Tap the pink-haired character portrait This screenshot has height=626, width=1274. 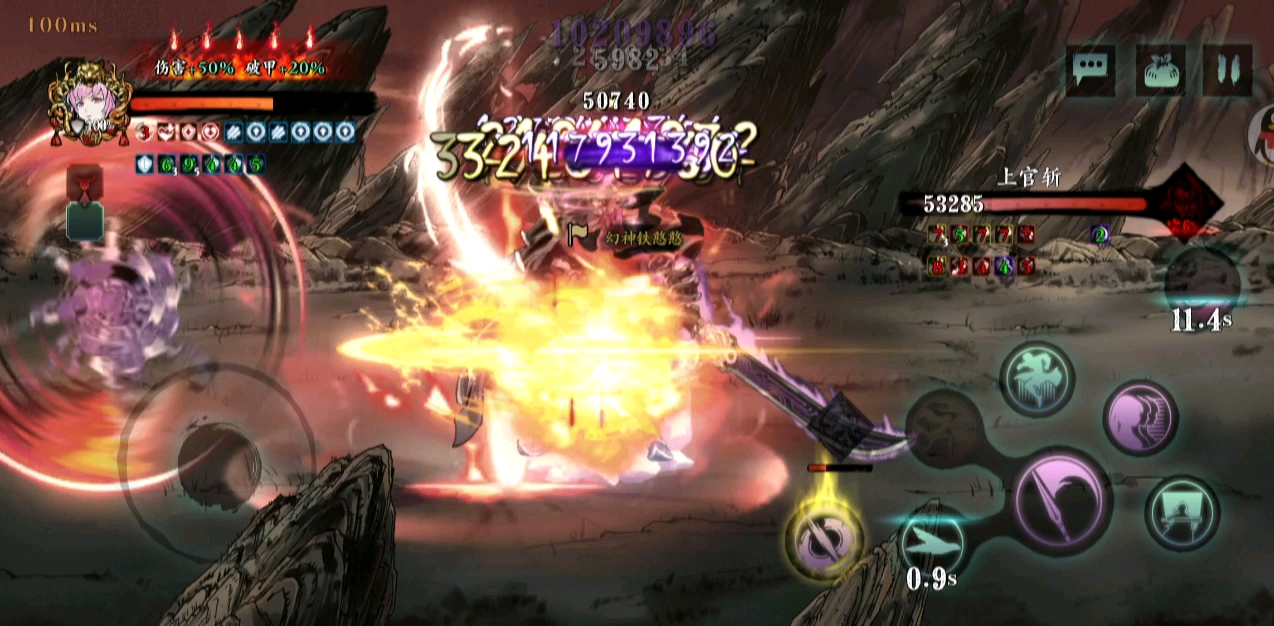(x=89, y=100)
